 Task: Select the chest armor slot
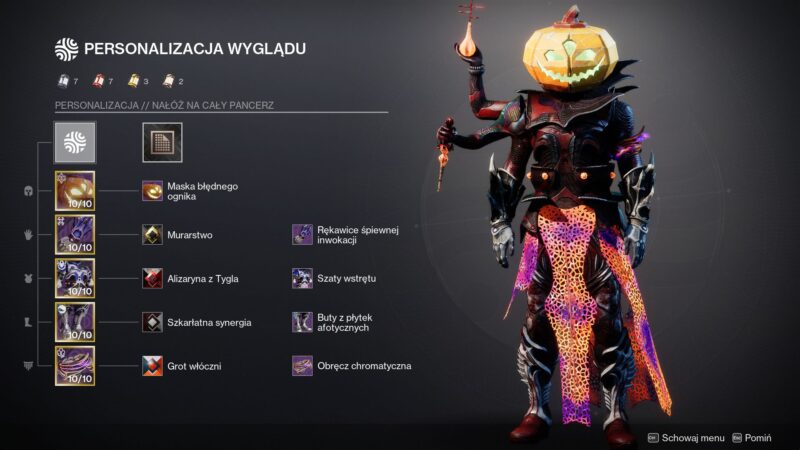click(75, 278)
